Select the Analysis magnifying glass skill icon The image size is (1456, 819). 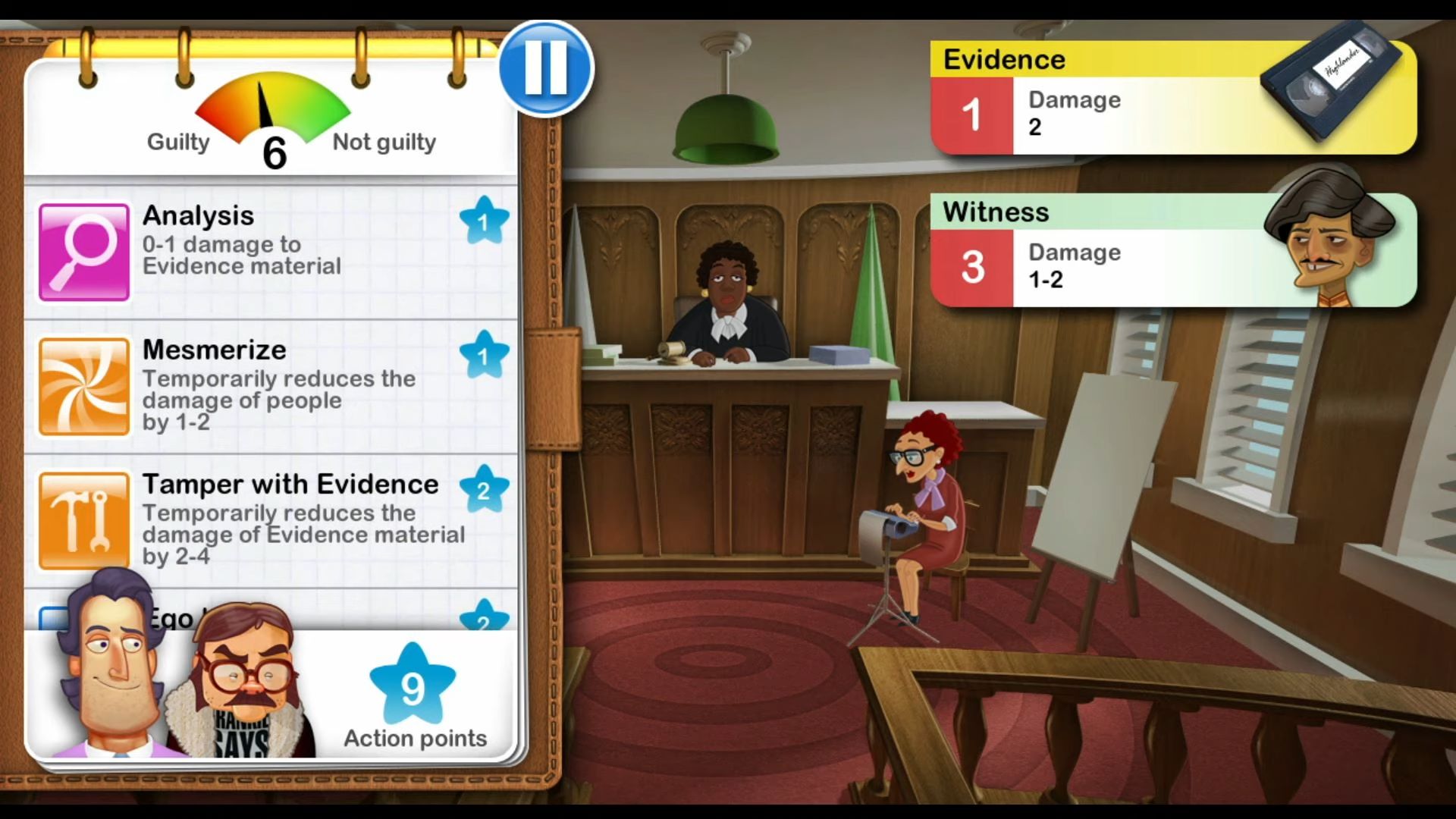click(x=83, y=251)
